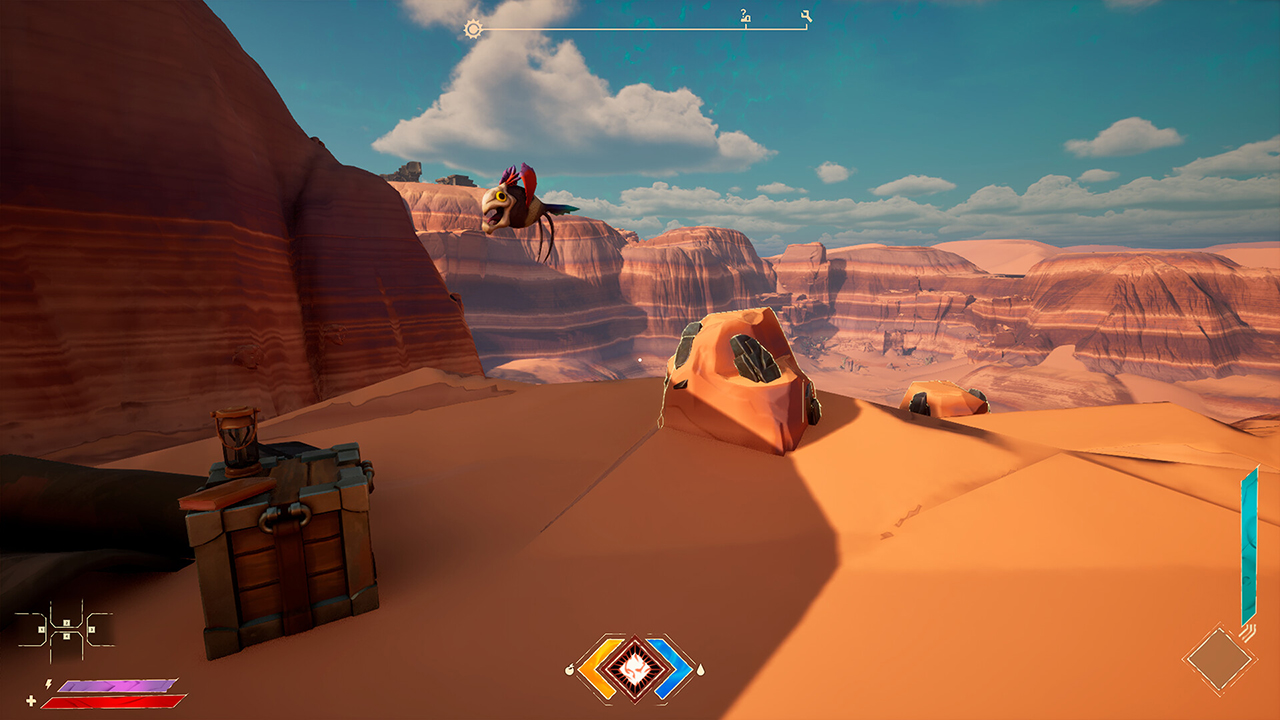Click the top square on the control diagram

[x=67, y=622]
